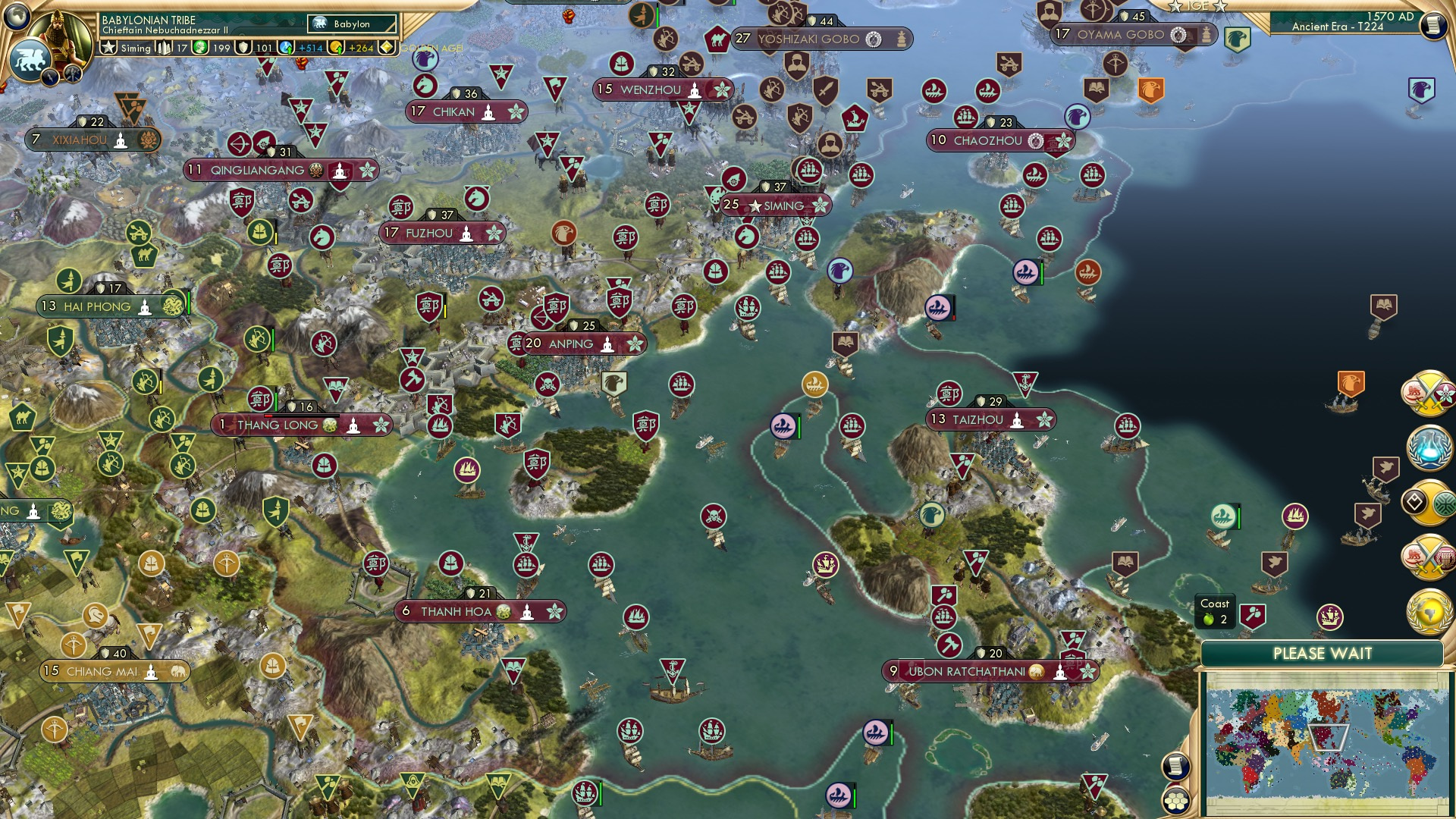Click the happiness counter icon showing 199
The height and width of the screenshot is (819, 1456).
[x=200, y=47]
